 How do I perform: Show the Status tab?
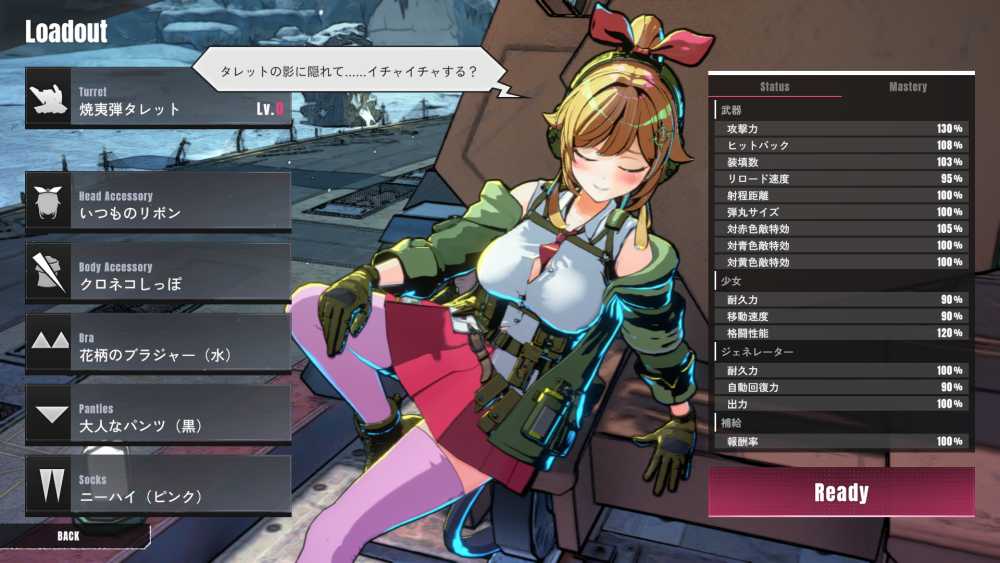pos(775,87)
